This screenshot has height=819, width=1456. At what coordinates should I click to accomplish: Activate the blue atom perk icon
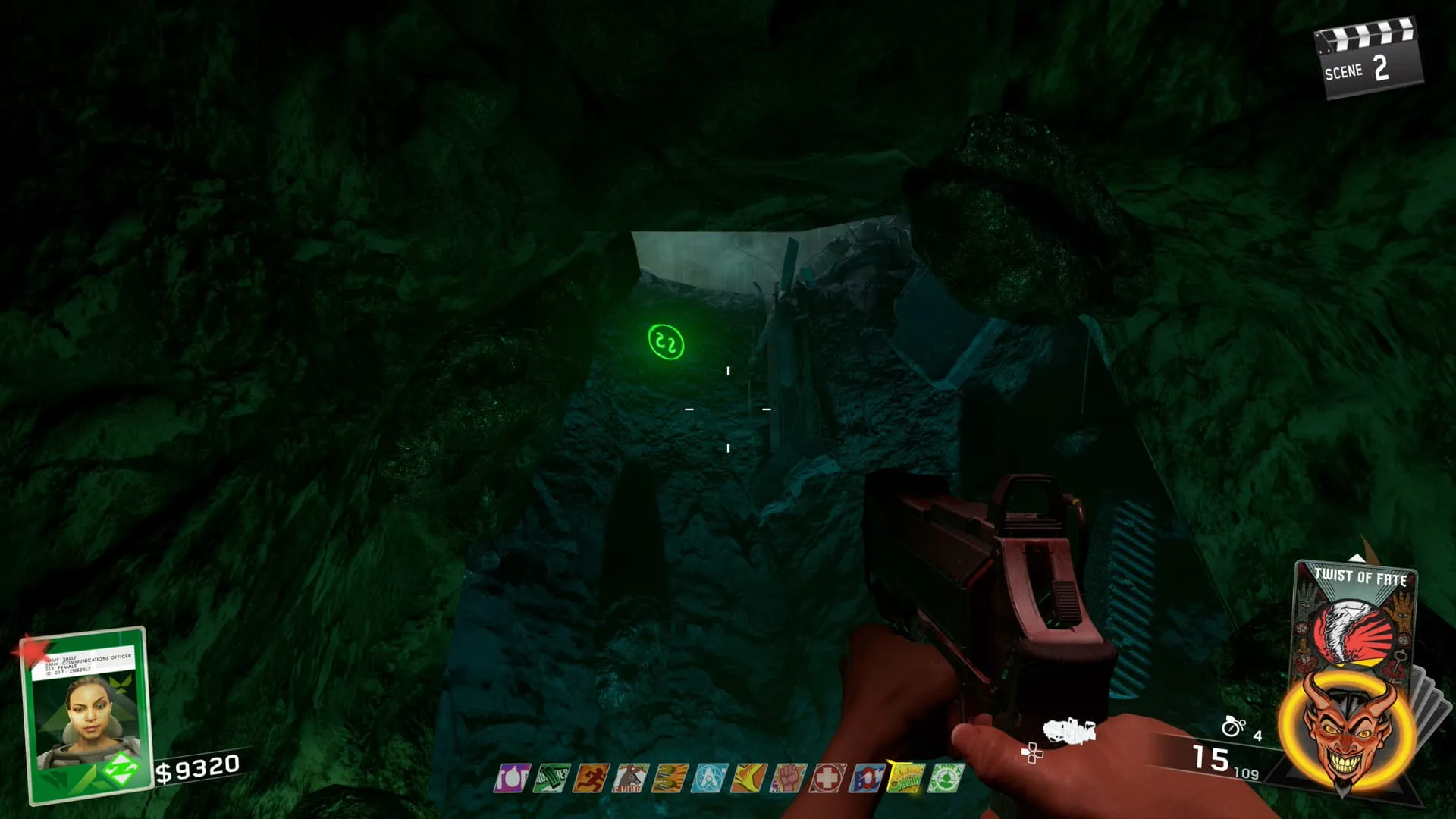point(708,779)
